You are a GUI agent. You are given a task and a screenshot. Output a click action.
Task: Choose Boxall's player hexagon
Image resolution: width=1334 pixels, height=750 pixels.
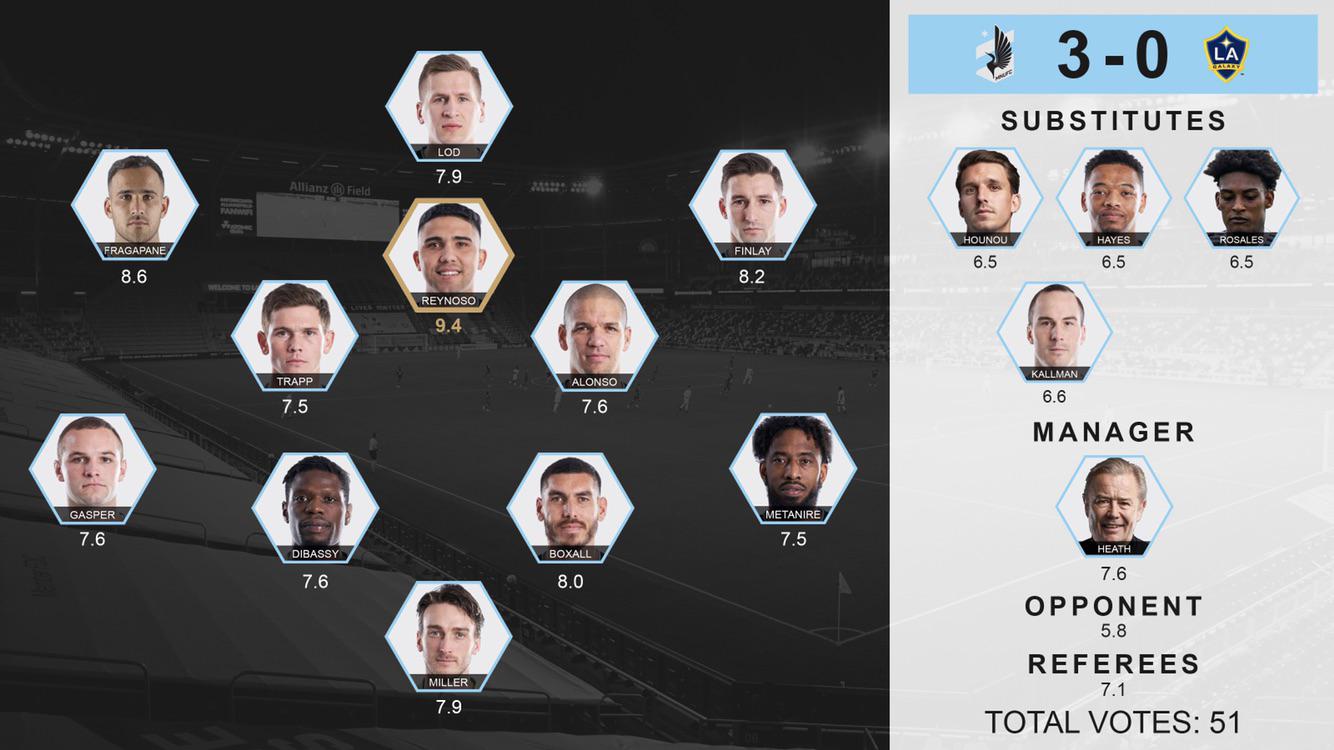(x=570, y=509)
